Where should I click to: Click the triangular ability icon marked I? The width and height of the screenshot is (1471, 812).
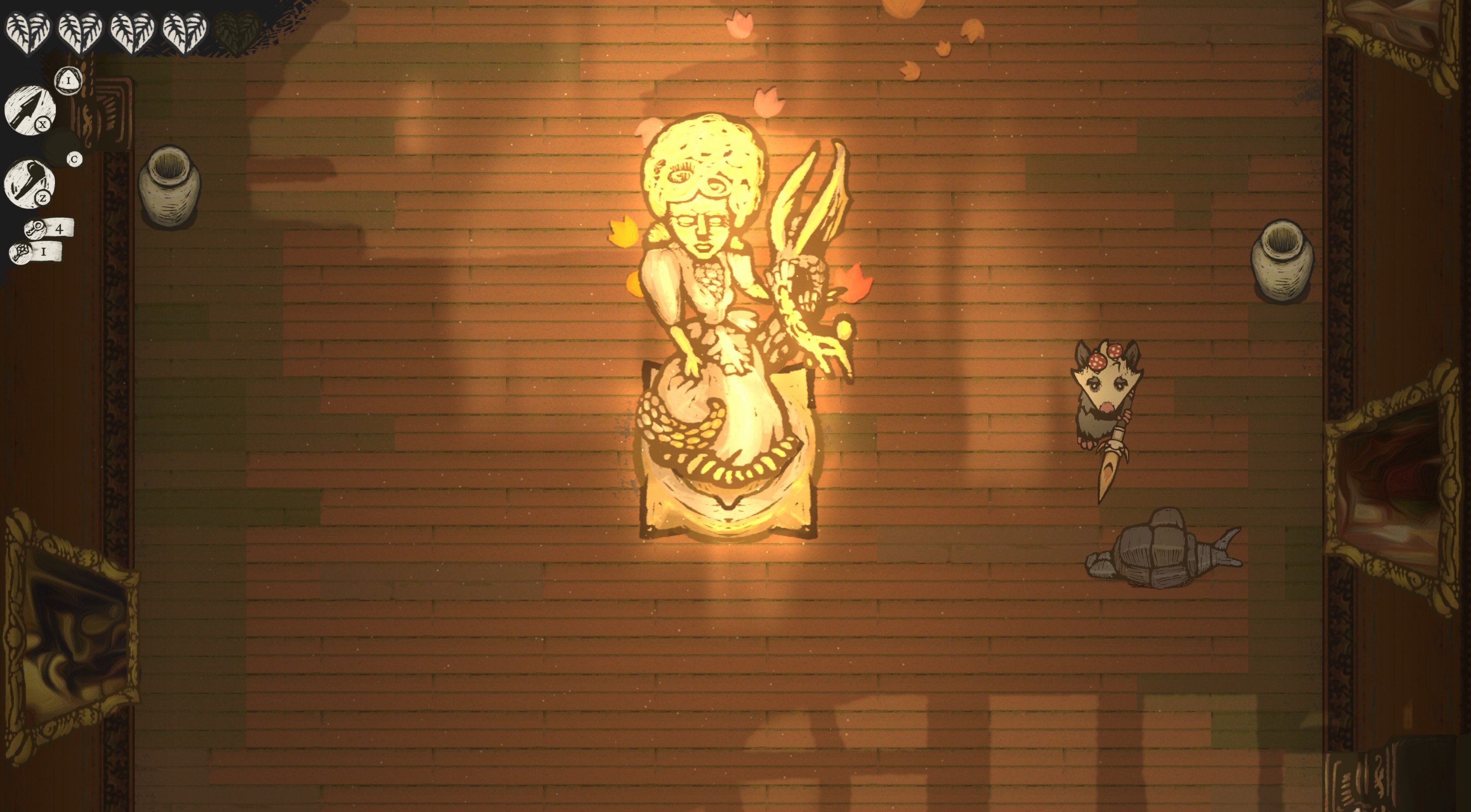pos(69,81)
